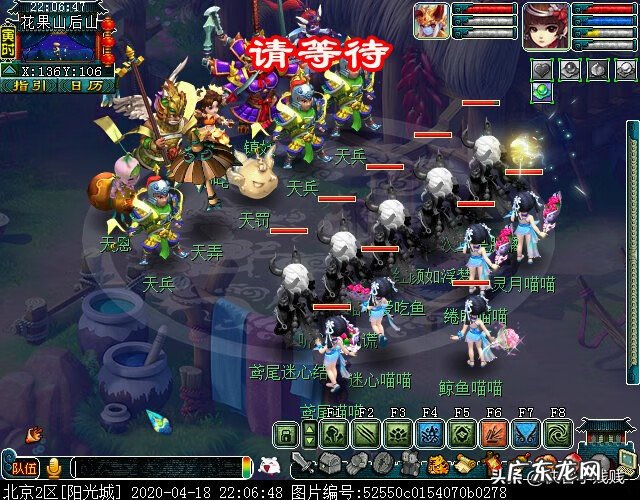Viewport: 640px width, 500px height.
Task: Activate the F3 lotus skill
Action: (x=398, y=435)
